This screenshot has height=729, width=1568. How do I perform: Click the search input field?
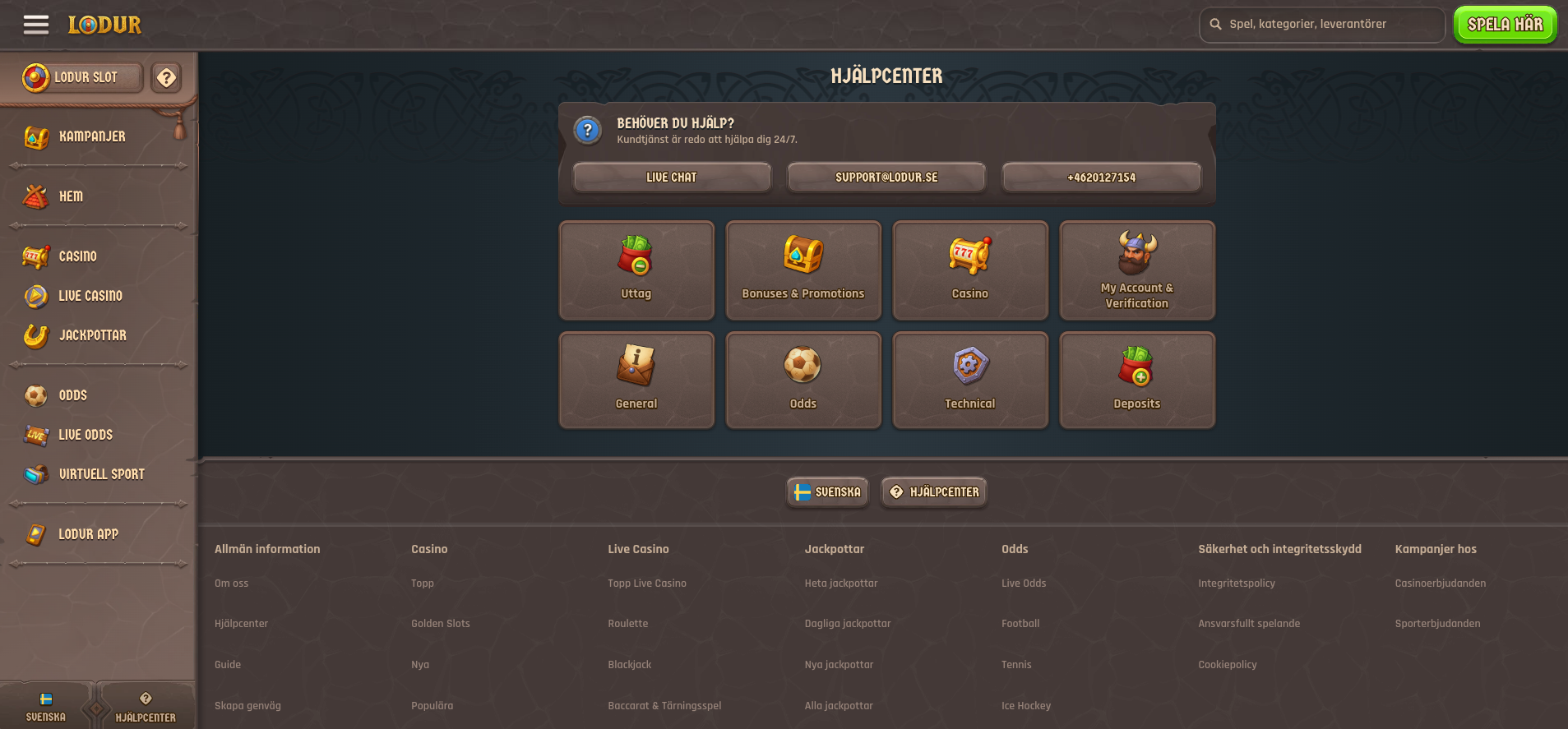(1321, 24)
